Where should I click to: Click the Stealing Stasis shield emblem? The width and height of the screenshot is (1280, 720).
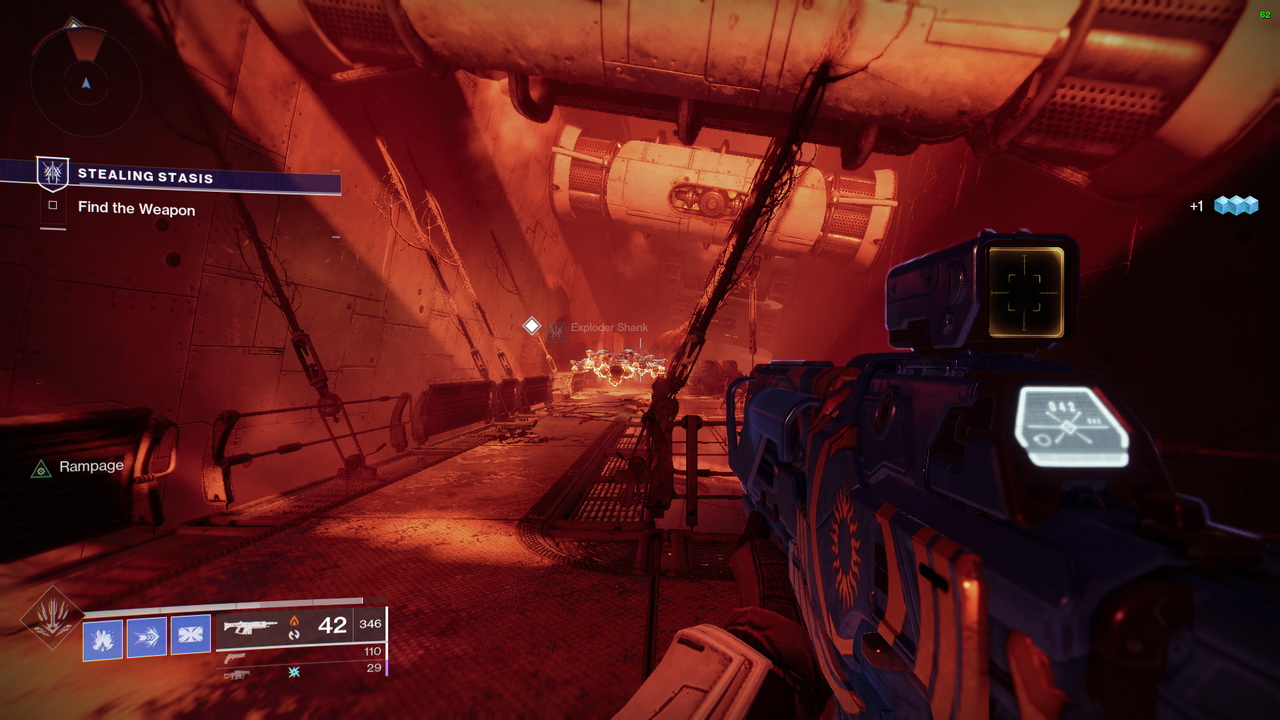(x=53, y=174)
